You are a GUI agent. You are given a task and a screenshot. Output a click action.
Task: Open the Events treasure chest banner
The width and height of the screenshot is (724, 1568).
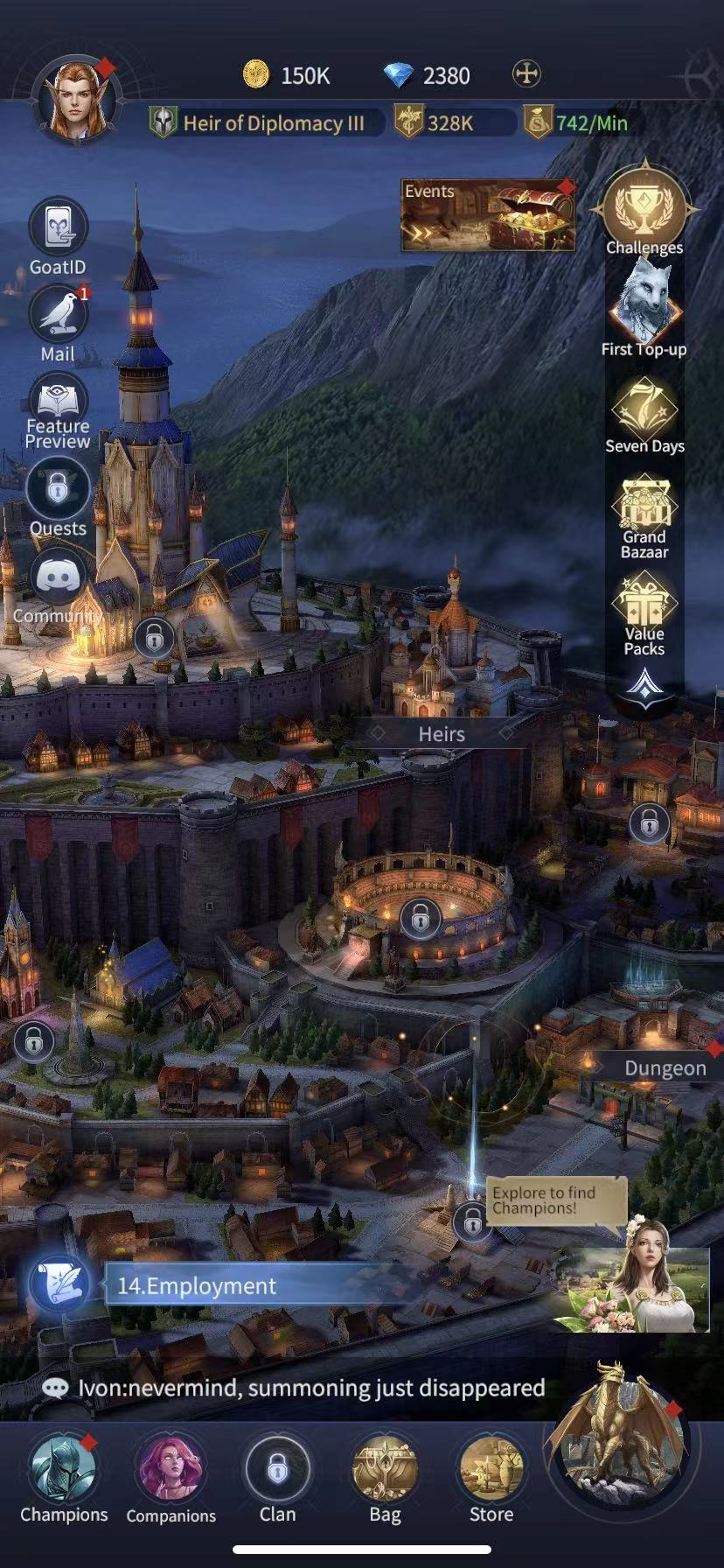pyautogui.click(x=487, y=215)
